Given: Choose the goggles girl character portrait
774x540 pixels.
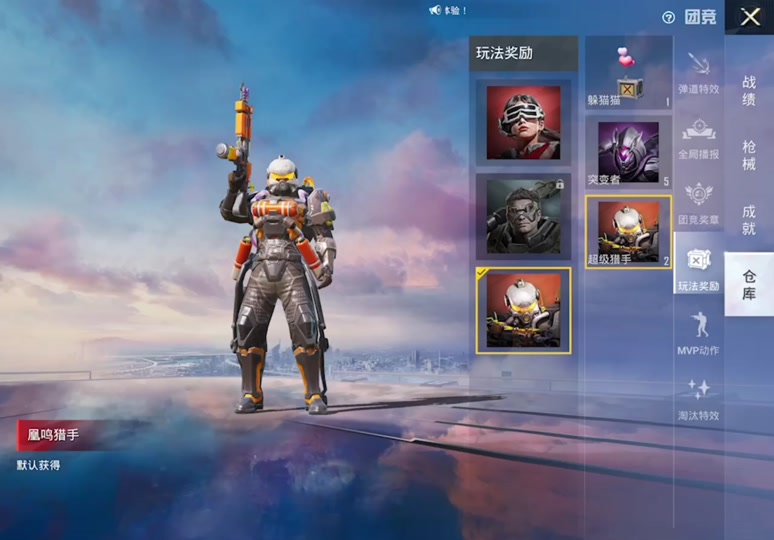Looking at the screenshot, I should point(523,123).
